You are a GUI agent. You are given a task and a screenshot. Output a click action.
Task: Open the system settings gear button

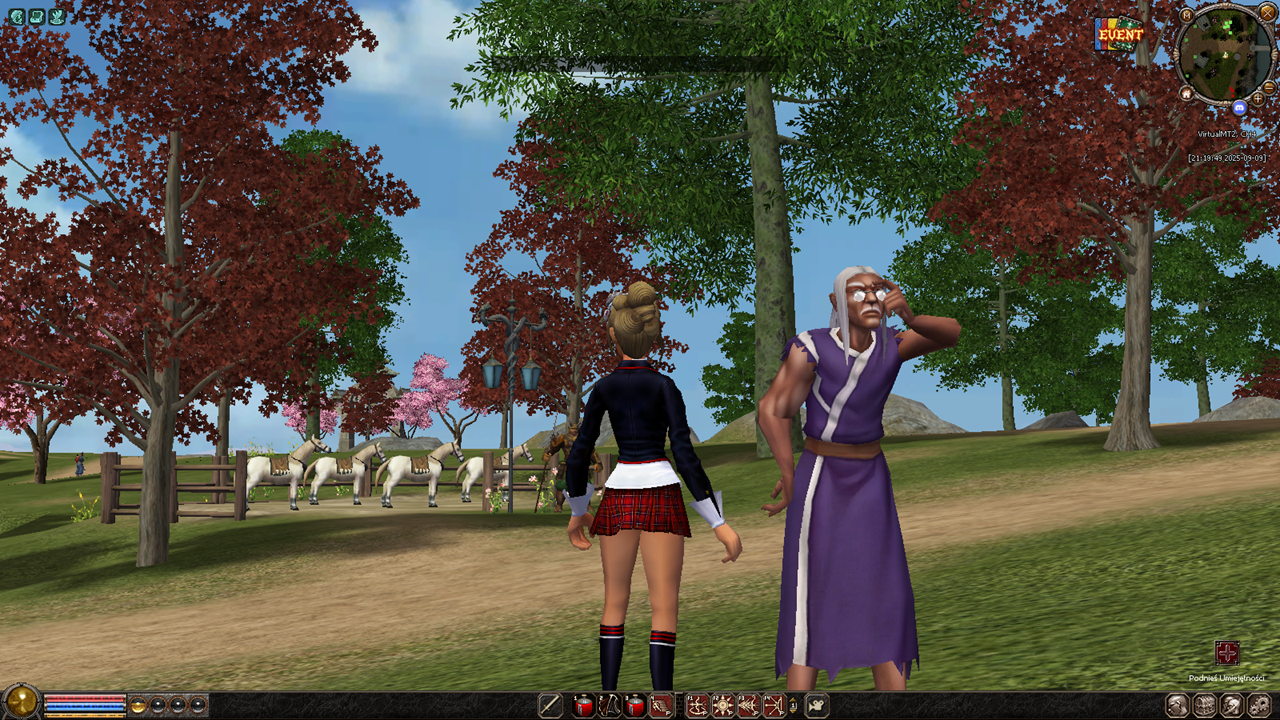click(1258, 706)
